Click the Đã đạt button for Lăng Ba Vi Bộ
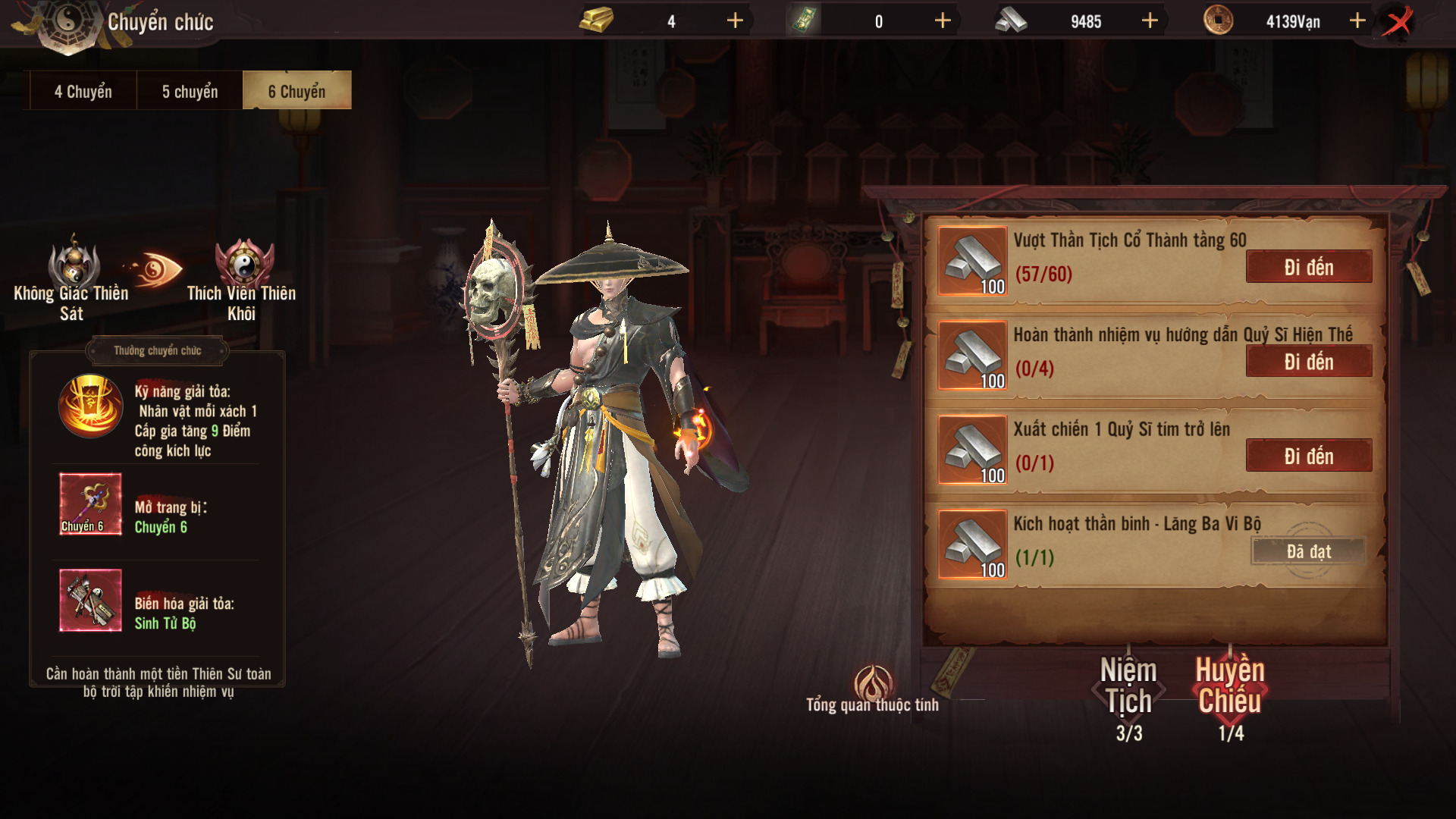This screenshot has height=819, width=1456. 1308,551
